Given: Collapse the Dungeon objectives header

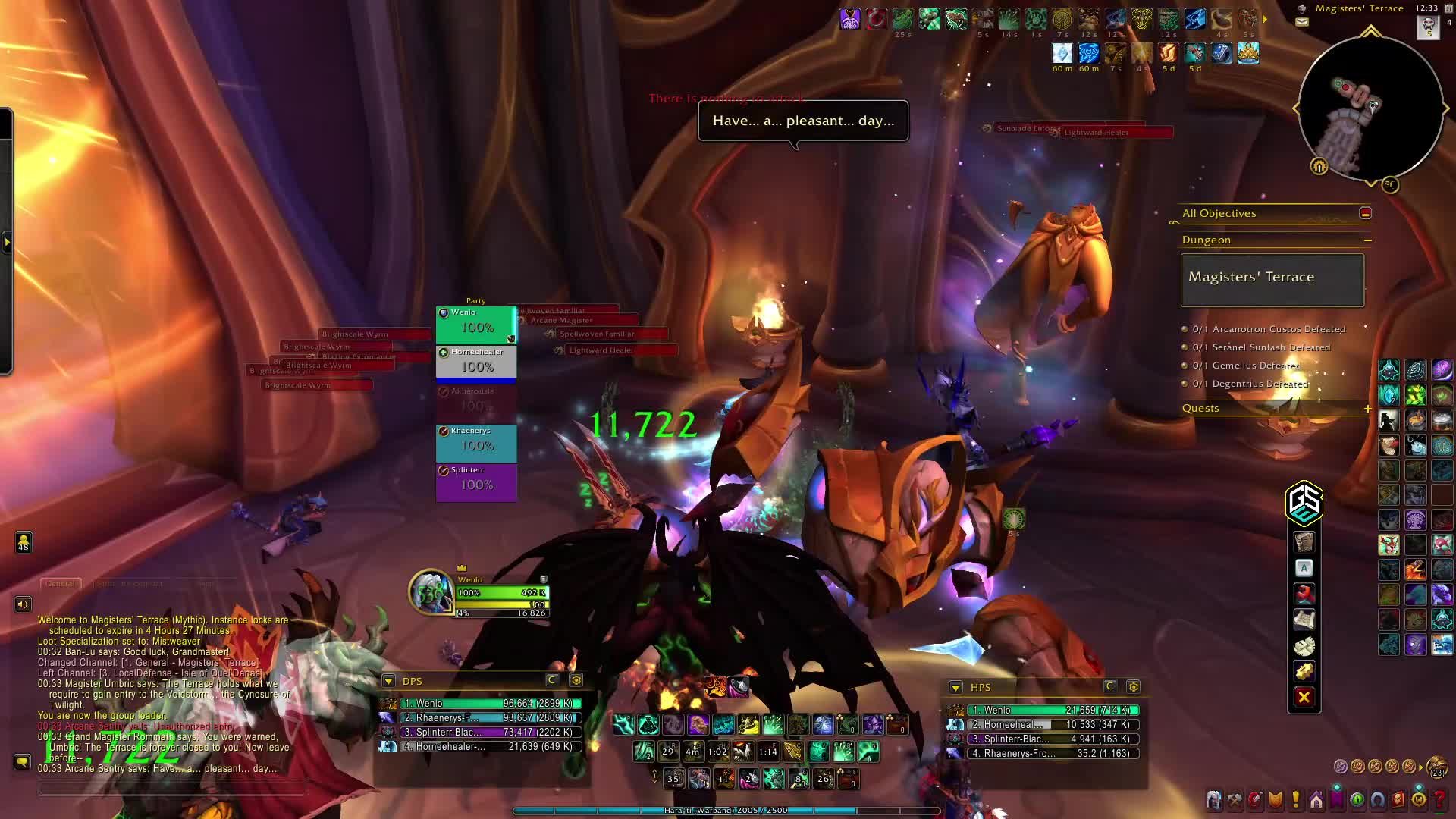Looking at the screenshot, I should click(x=1367, y=240).
